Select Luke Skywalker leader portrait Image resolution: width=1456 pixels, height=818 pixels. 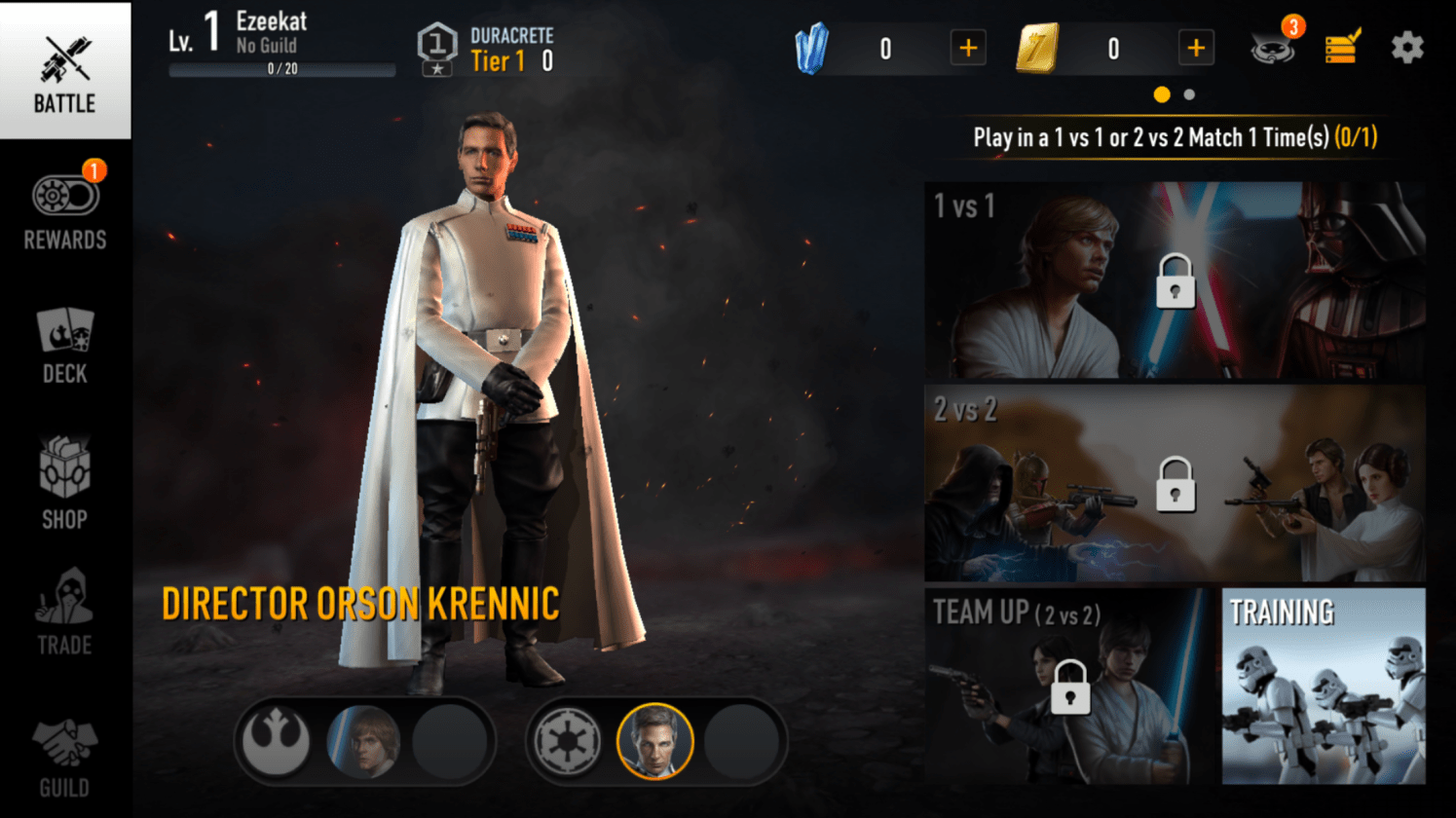tap(363, 742)
